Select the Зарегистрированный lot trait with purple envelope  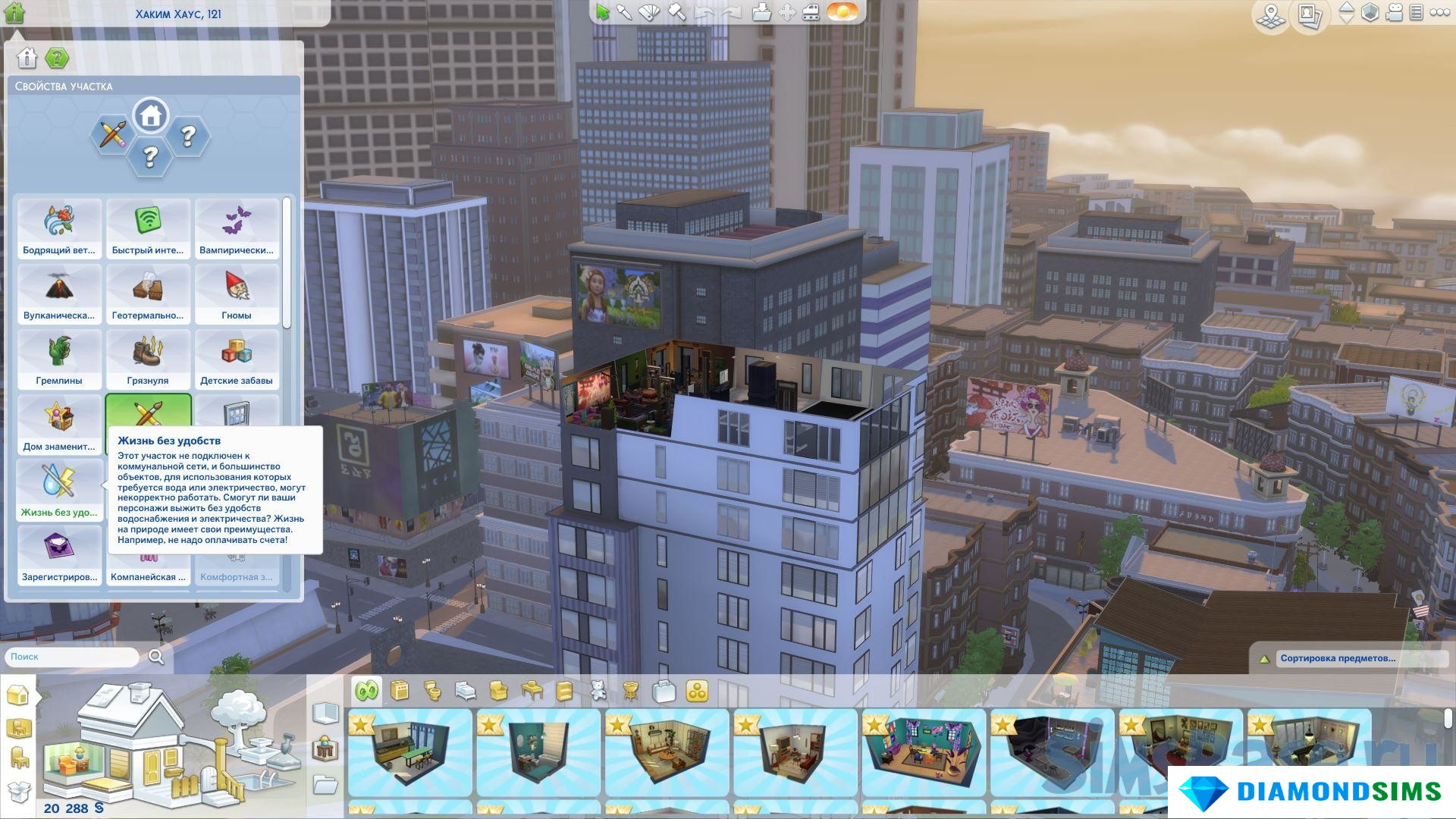[59, 555]
